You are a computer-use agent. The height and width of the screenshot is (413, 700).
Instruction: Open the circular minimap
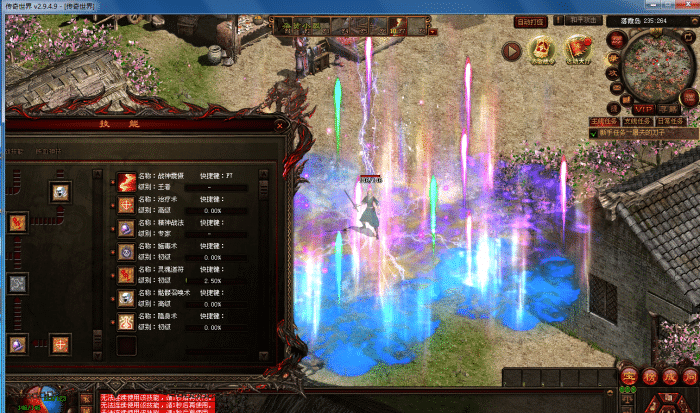(x=655, y=64)
